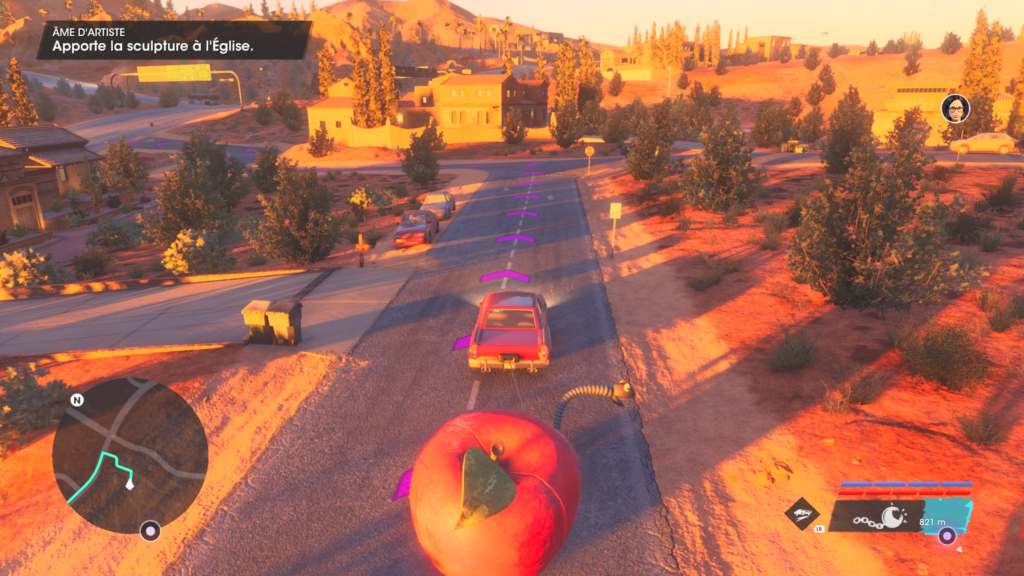Click the pink destination marker beside the 821 m distance
The height and width of the screenshot is (576, 1024).
click(946, 535)
